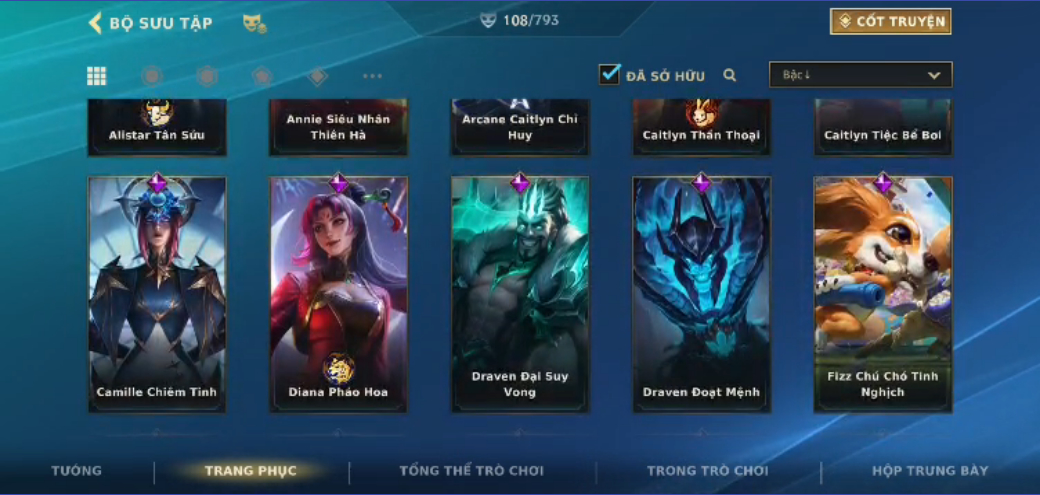Go back from Bộ Sưu Tập

[x=96, y=23]
